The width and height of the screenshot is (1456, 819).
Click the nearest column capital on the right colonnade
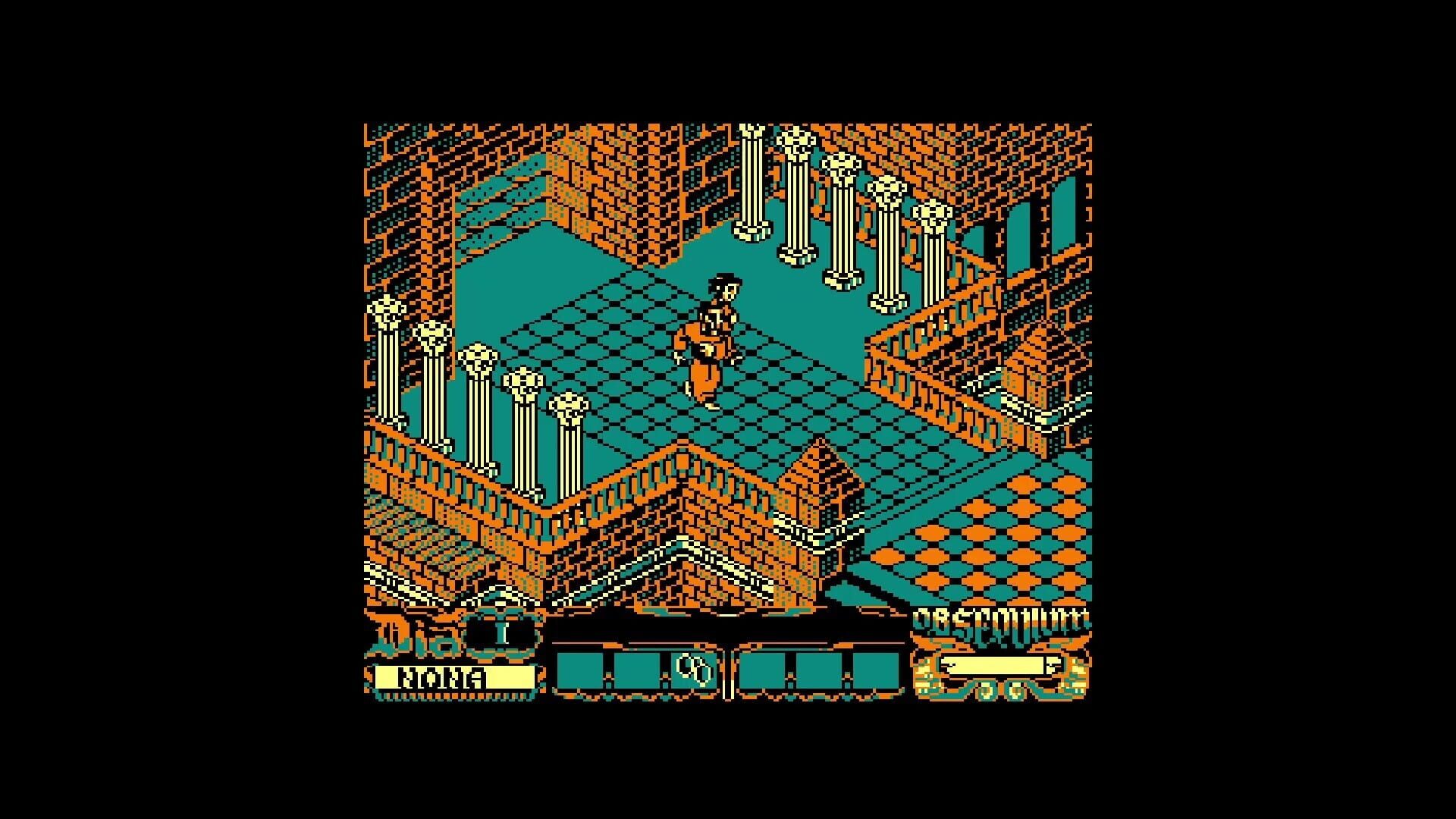(934, 215)
